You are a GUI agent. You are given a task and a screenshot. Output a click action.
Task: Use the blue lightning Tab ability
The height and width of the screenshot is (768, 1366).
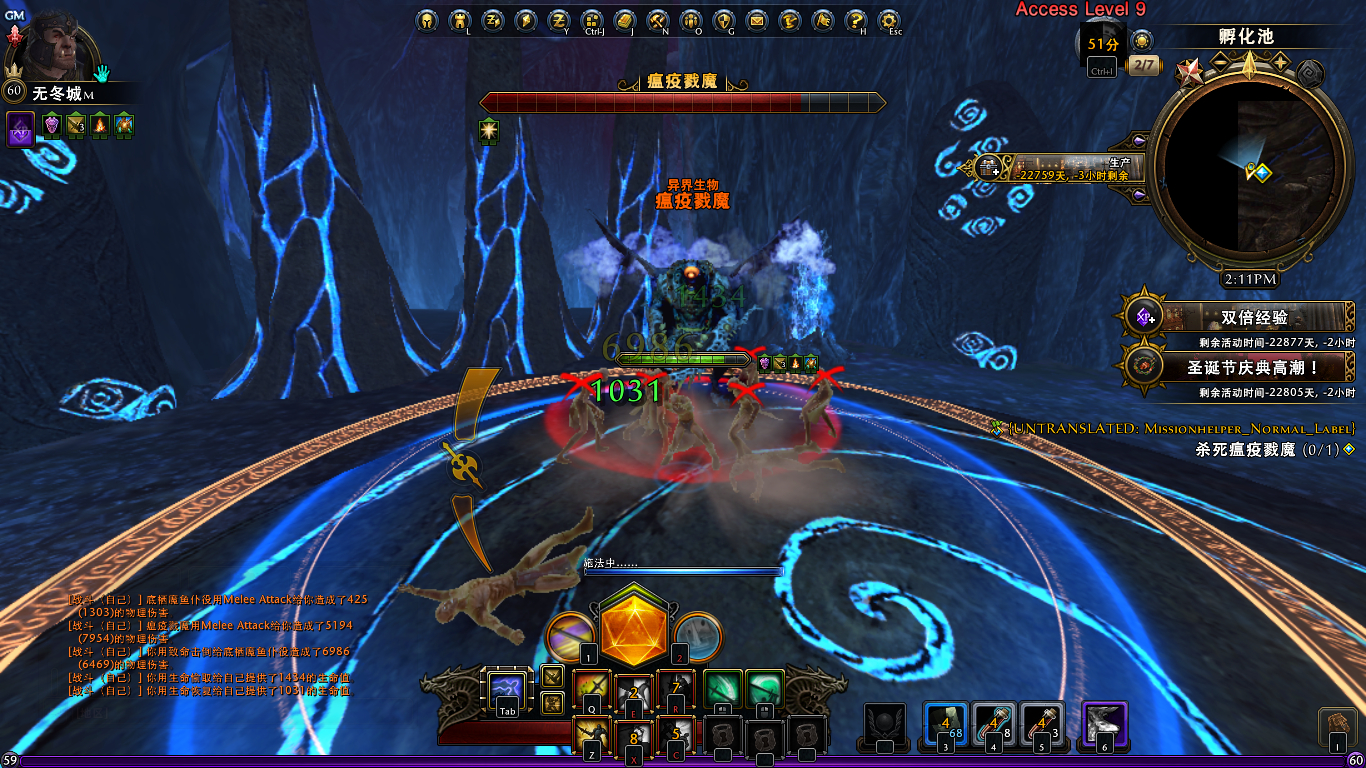coord(507,690)
